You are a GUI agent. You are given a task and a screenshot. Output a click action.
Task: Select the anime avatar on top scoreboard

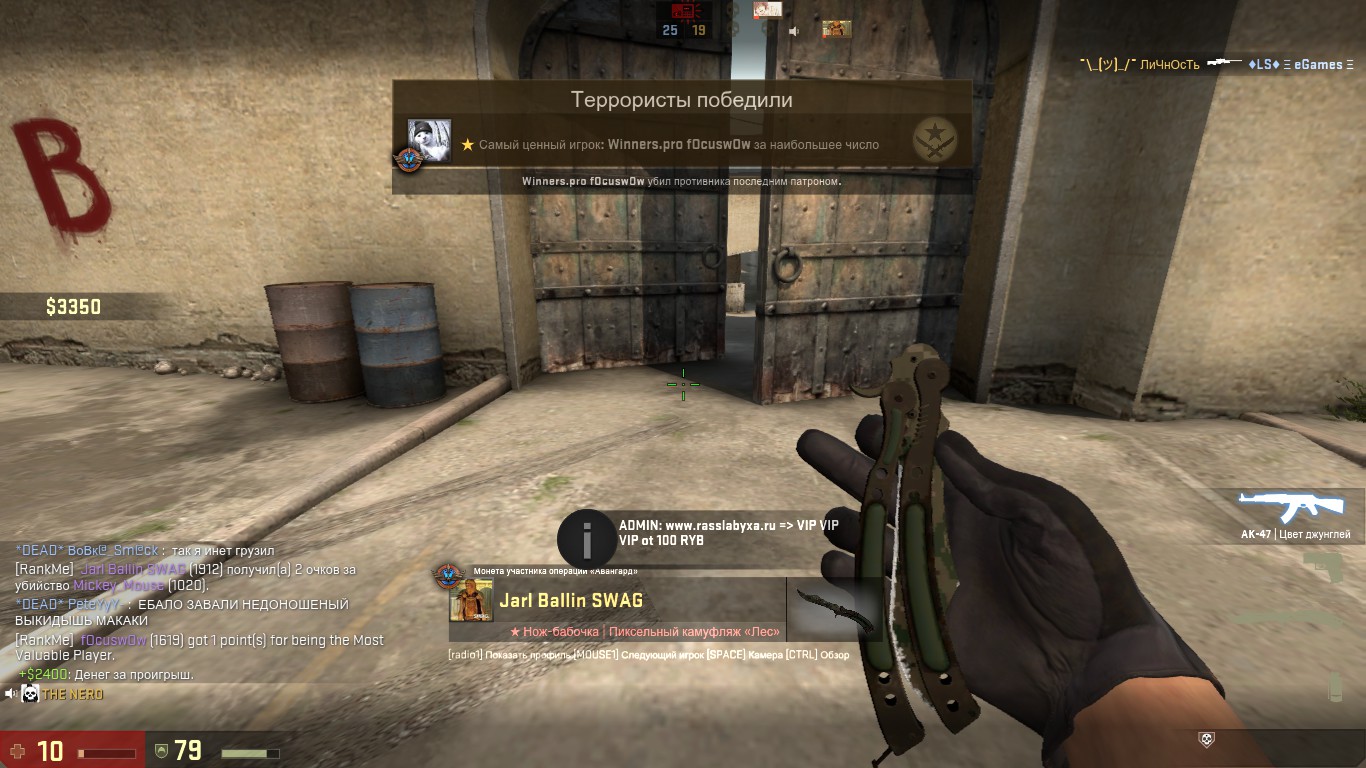point(768,10)
